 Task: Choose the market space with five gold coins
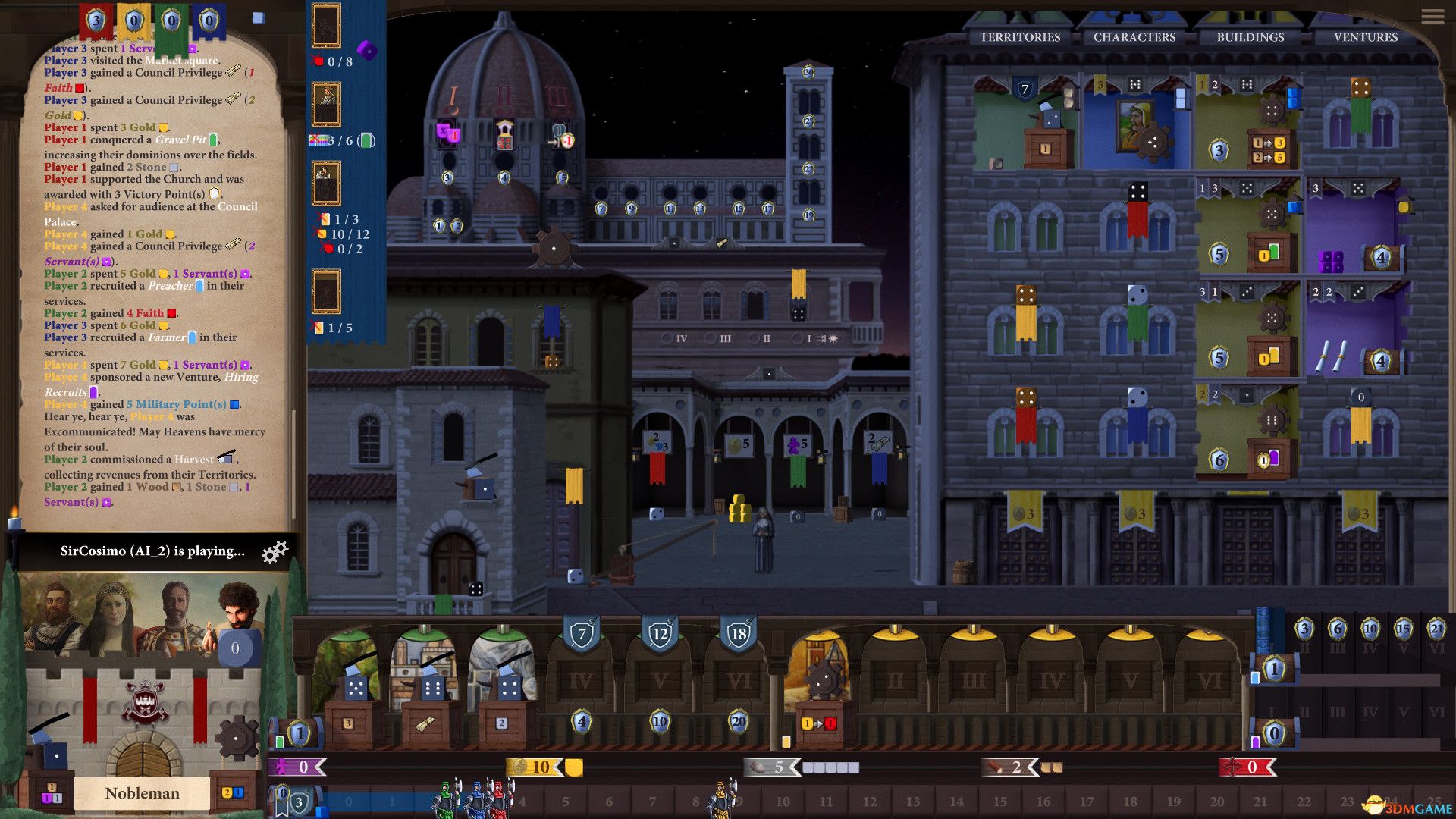738,446
